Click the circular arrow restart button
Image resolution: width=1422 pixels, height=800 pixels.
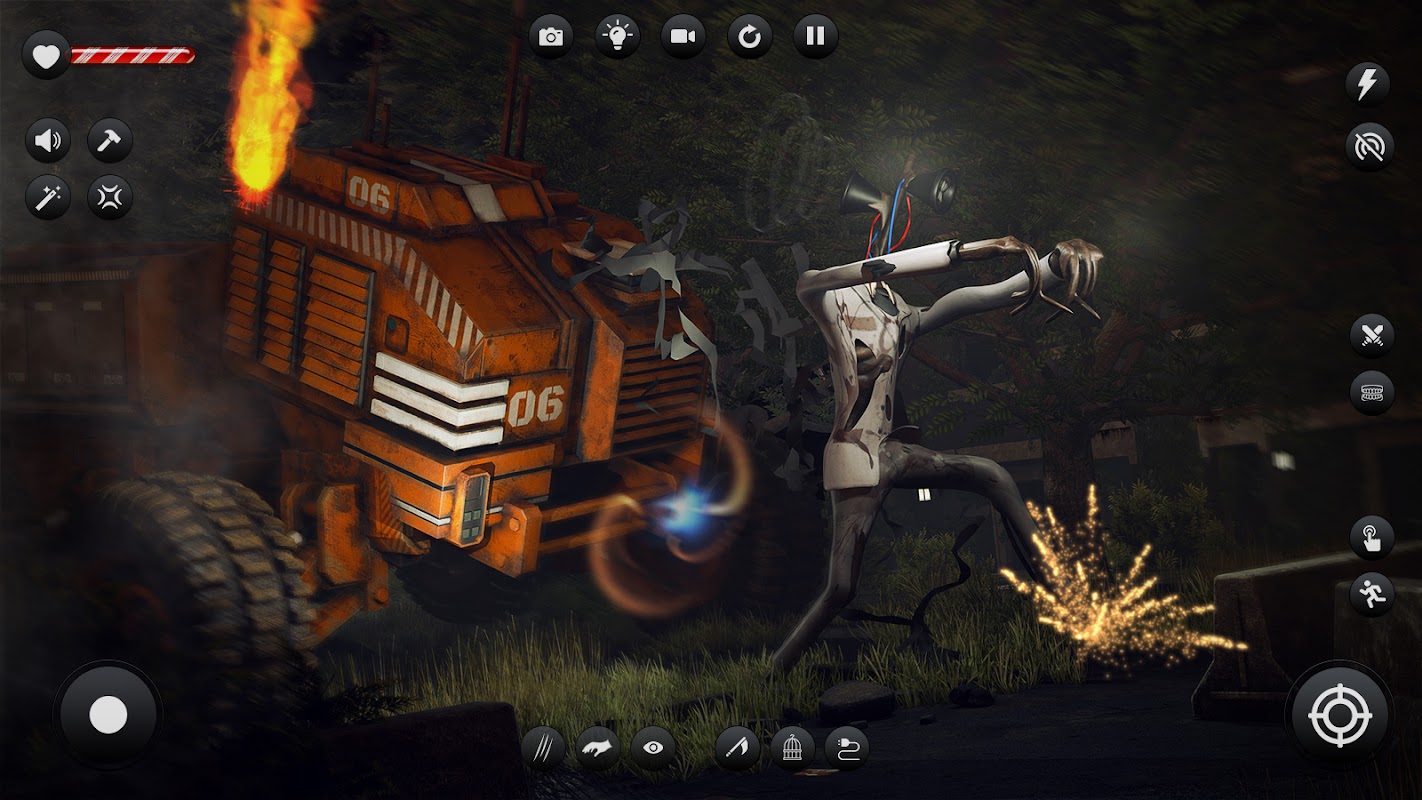point(749,37)
